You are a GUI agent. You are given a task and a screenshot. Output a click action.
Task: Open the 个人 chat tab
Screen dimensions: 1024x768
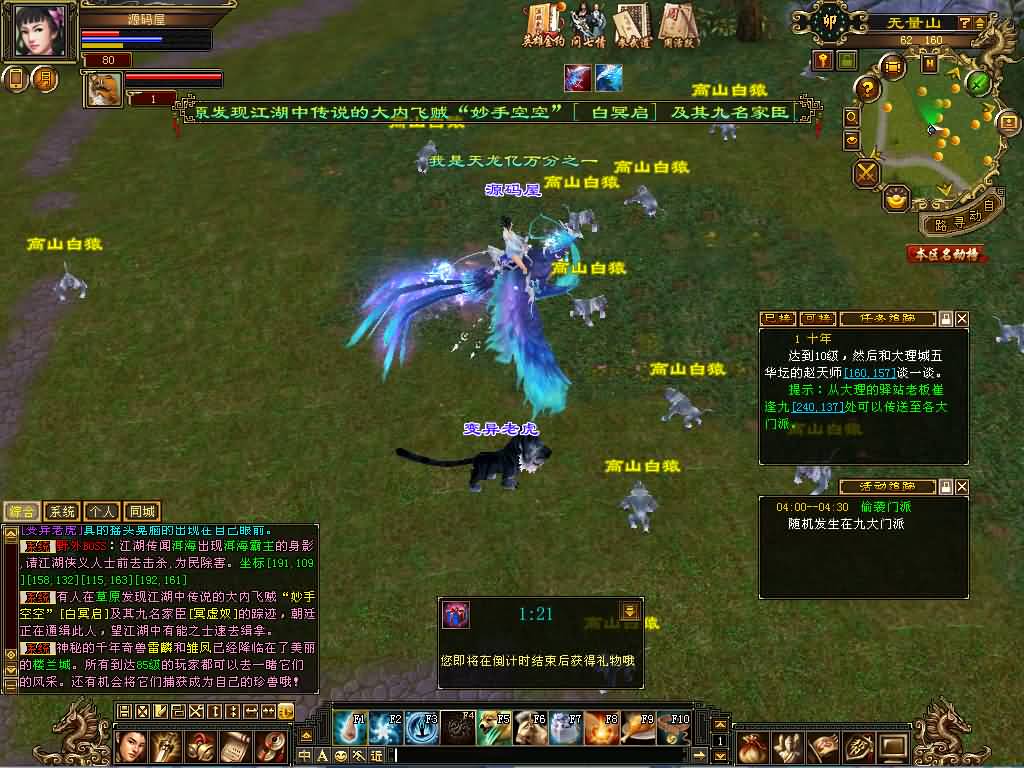(x=103, y=512)
